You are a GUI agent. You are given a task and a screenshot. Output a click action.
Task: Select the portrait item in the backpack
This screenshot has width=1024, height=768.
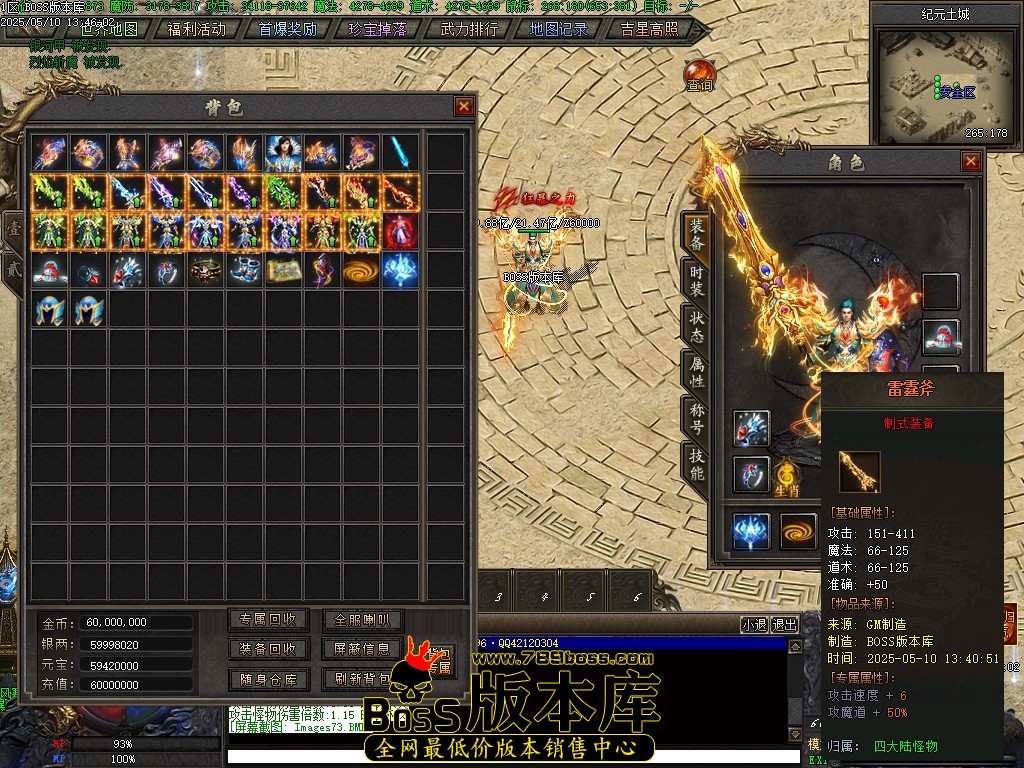(284, 153)
